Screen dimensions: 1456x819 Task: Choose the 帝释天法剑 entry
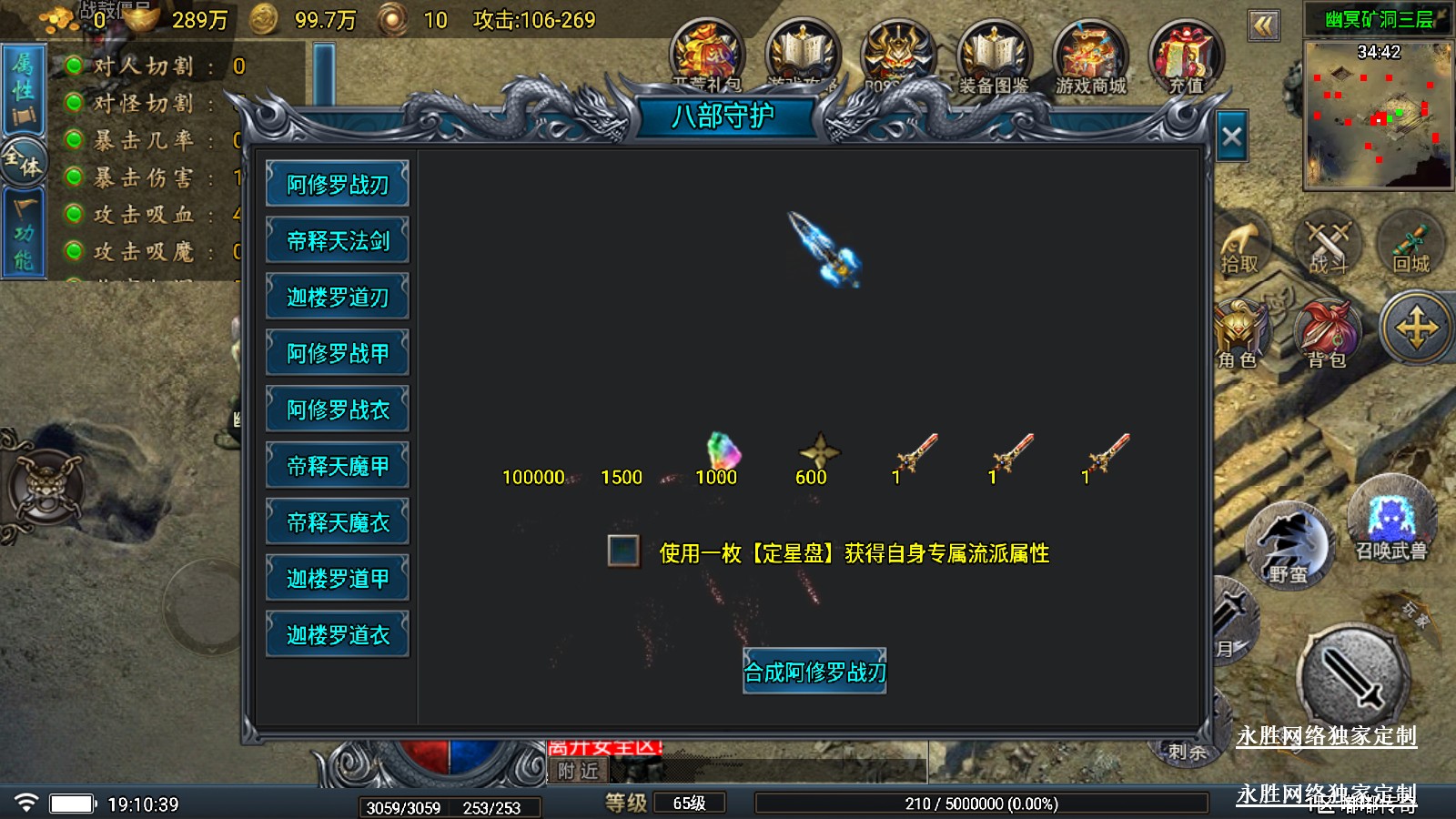click(338, 241)
